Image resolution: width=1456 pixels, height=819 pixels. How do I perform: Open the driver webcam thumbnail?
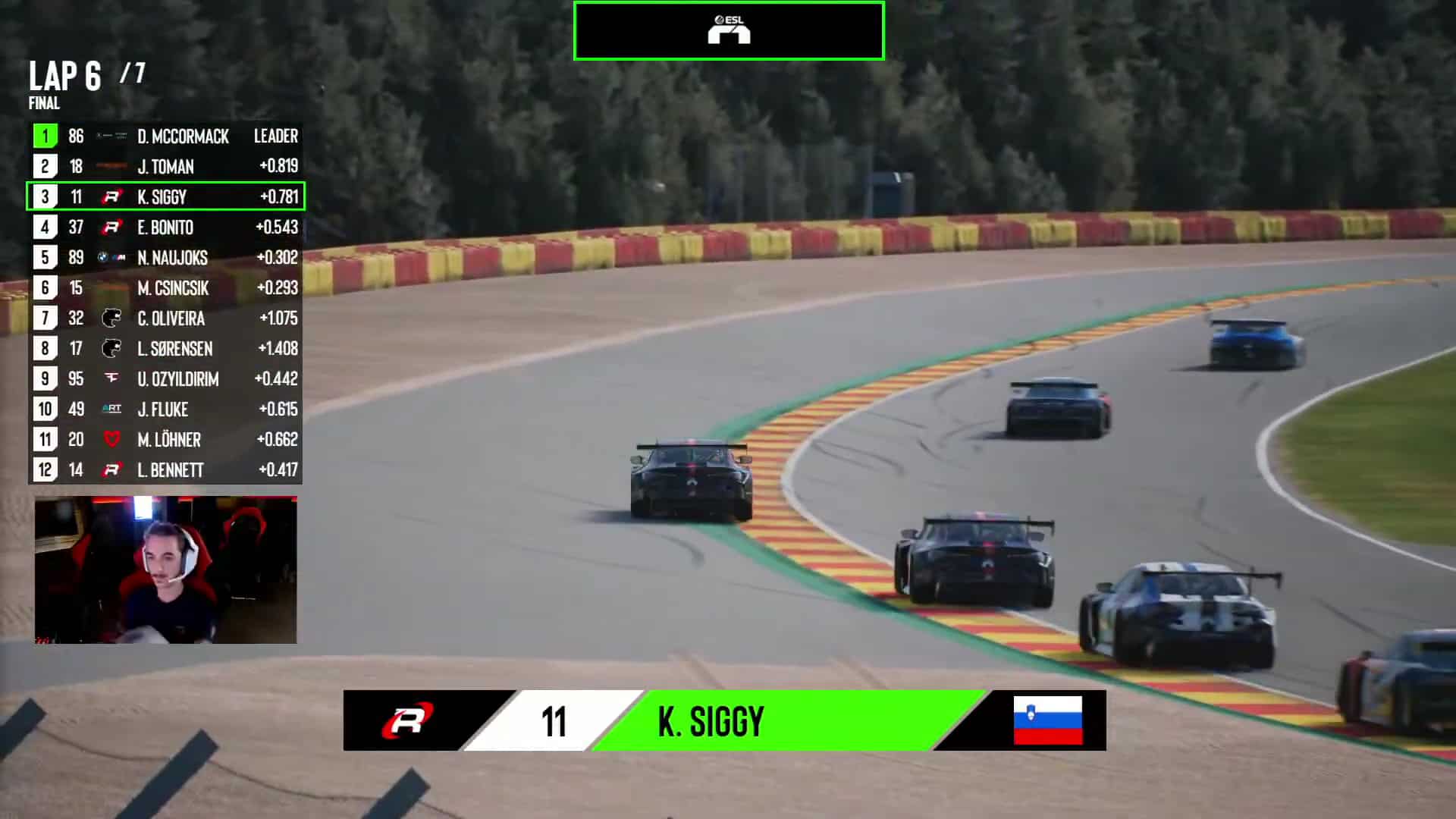click(165, 569)
